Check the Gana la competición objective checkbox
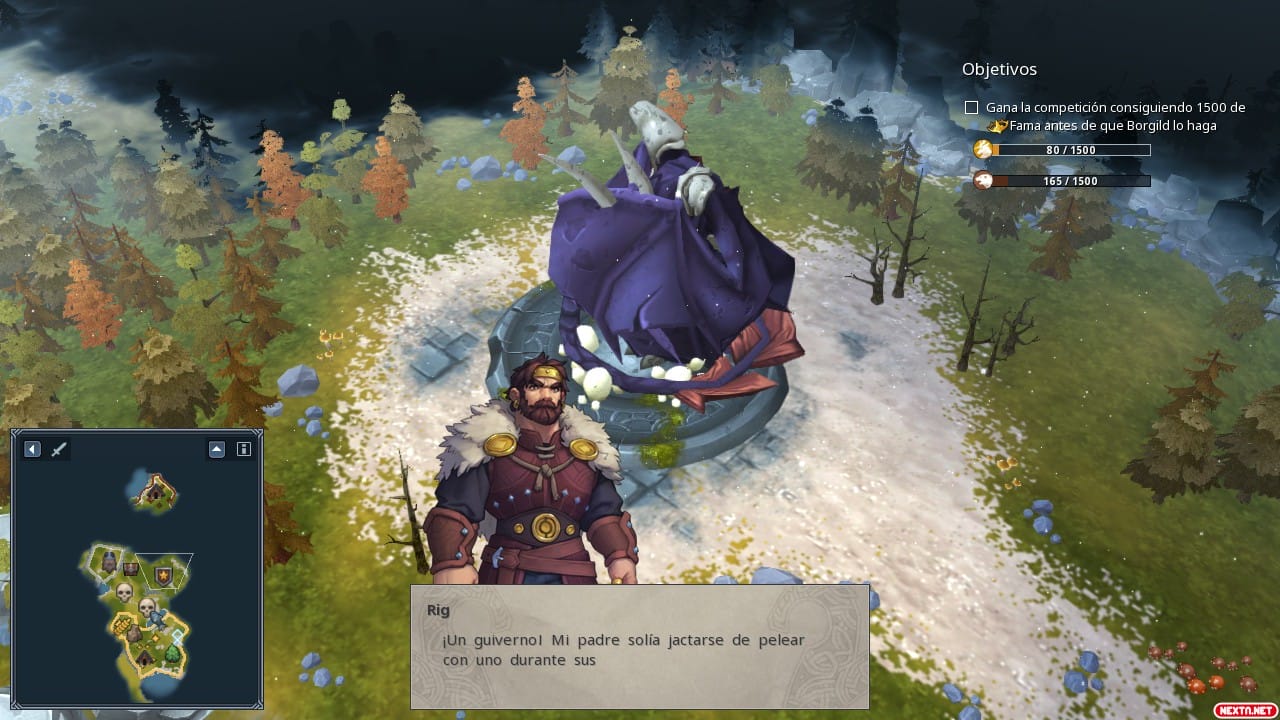 pos(970,107)
